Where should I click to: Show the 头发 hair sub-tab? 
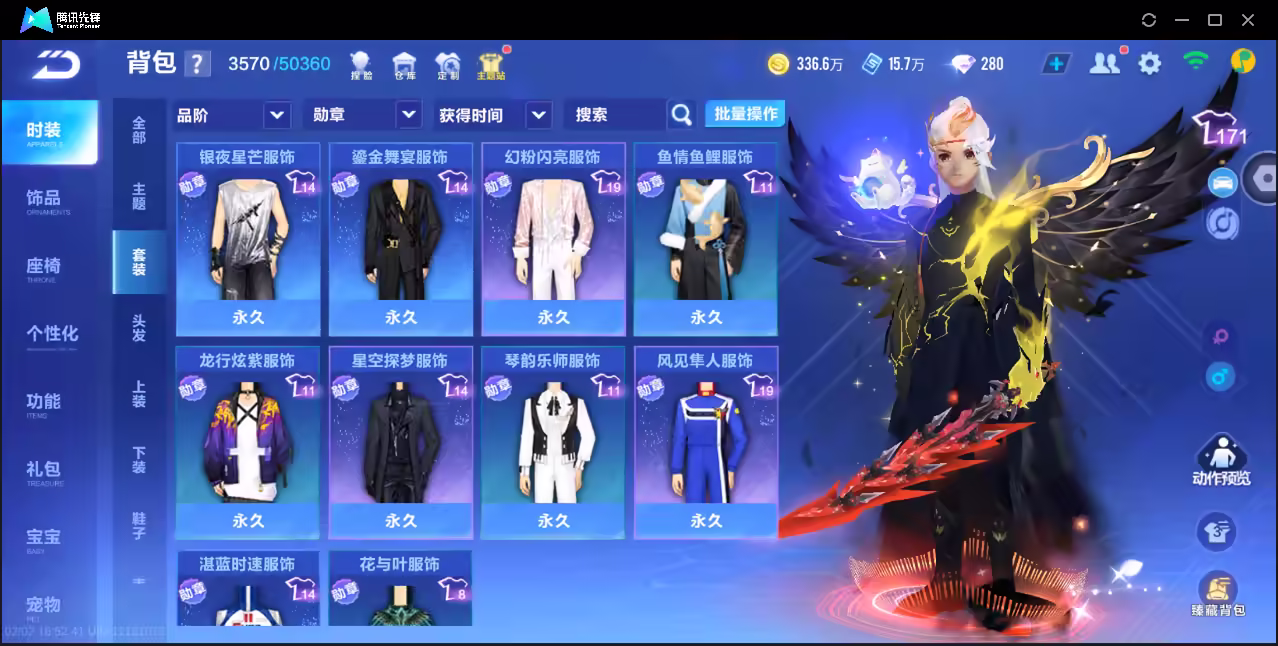(x=139, y=328)
